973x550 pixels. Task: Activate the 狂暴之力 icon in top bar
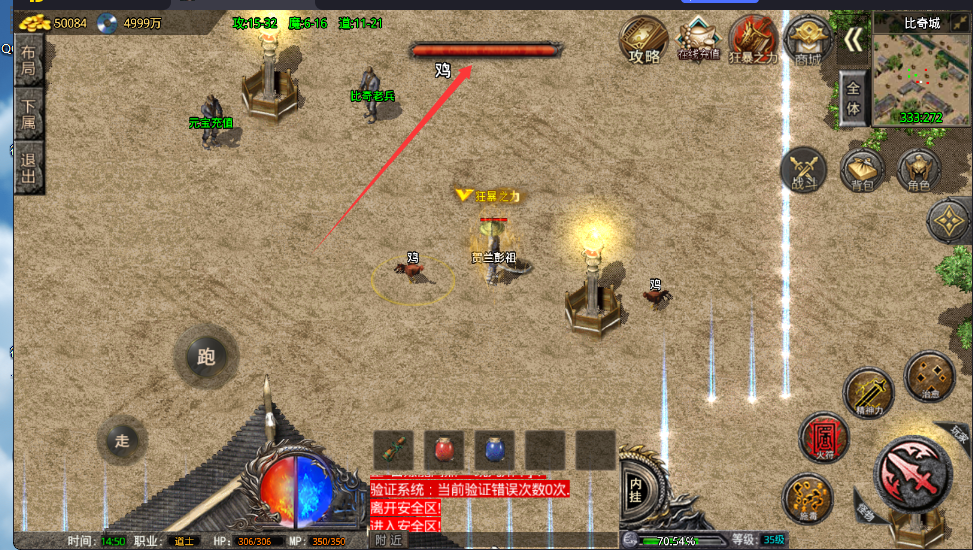coord(753,40)
